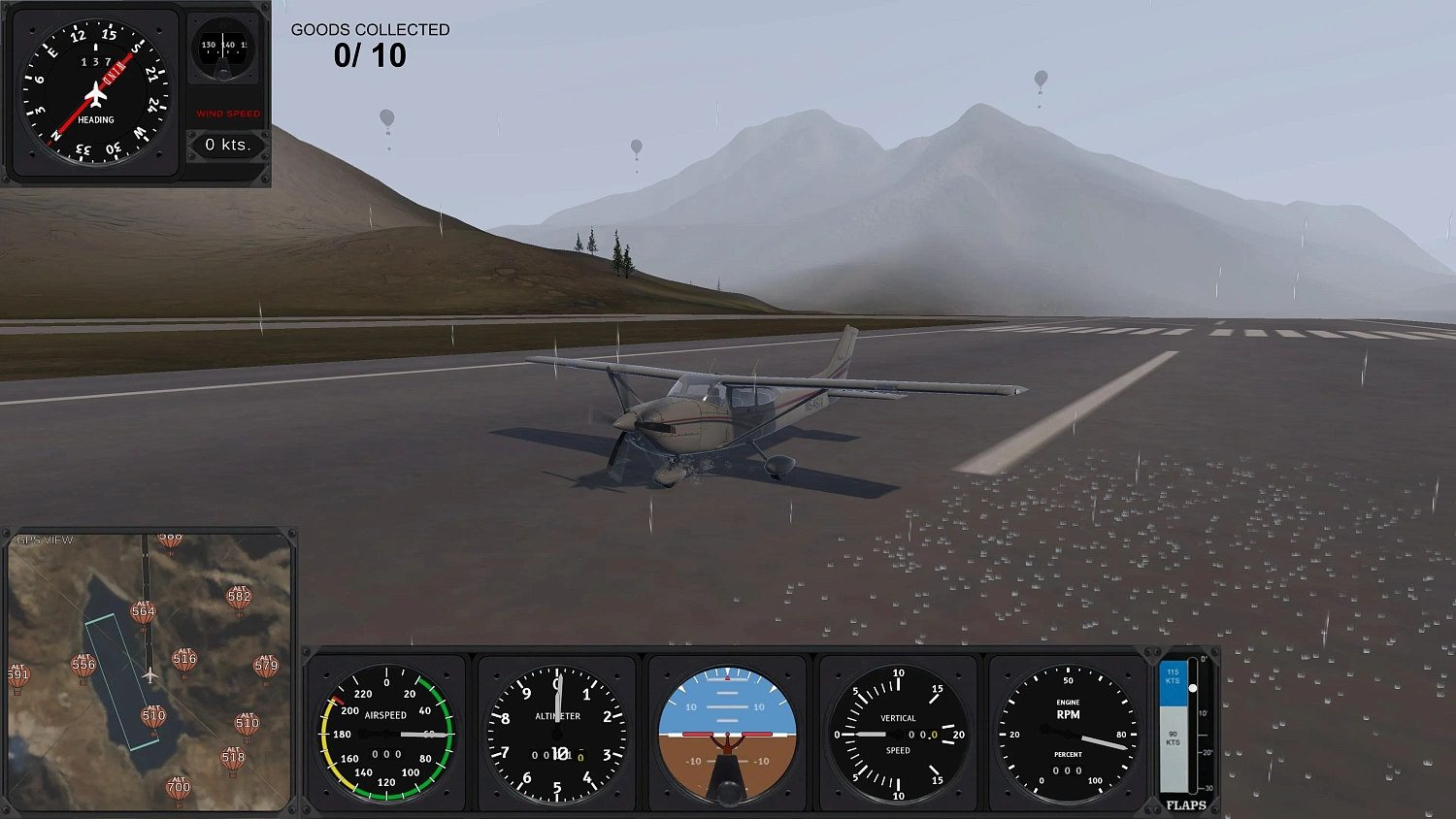Click the lower ALT 510 balloon marker
Screen dimensions: 1456x819
248,725
